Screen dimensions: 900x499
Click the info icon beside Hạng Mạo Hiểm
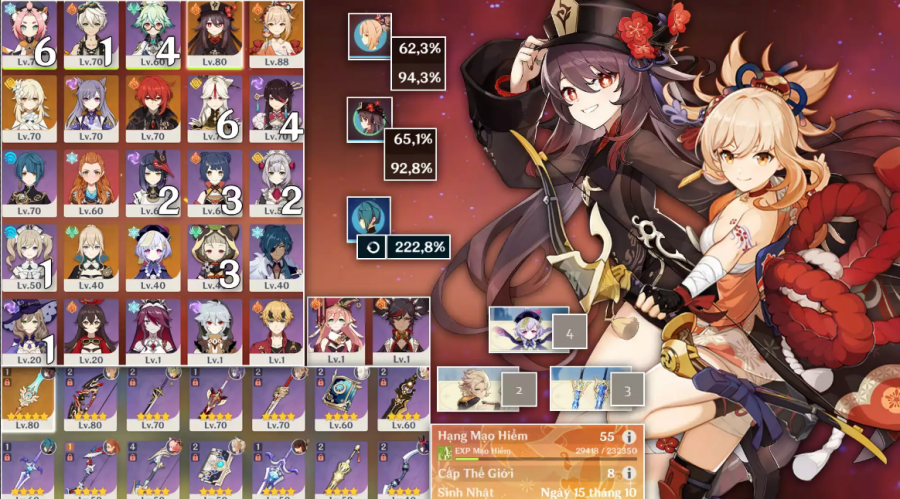[x=629, y=437]
